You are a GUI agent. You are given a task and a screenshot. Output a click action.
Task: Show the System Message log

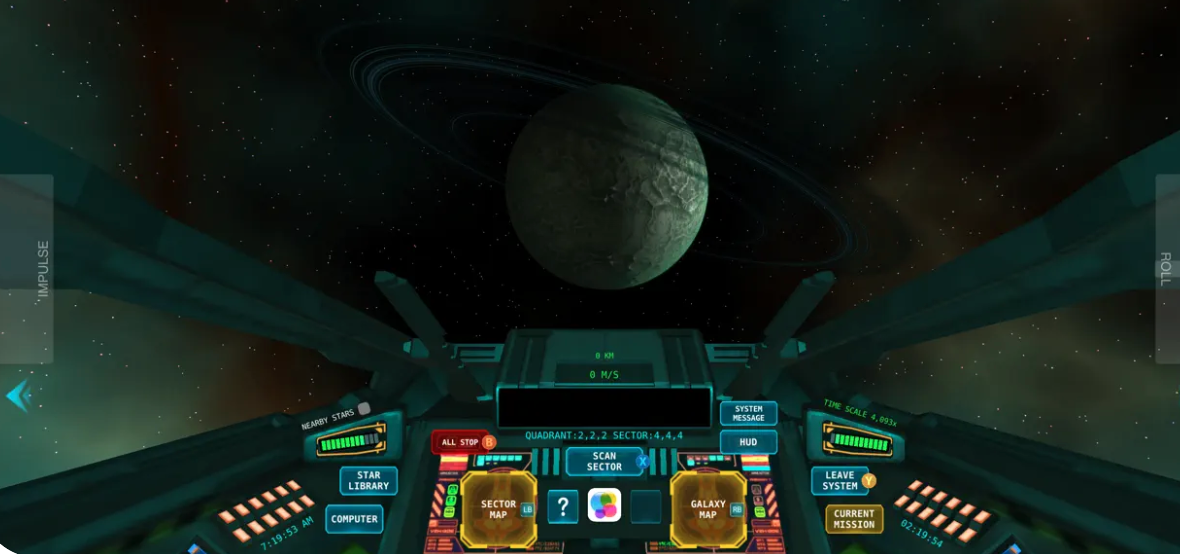pos(748,413)
